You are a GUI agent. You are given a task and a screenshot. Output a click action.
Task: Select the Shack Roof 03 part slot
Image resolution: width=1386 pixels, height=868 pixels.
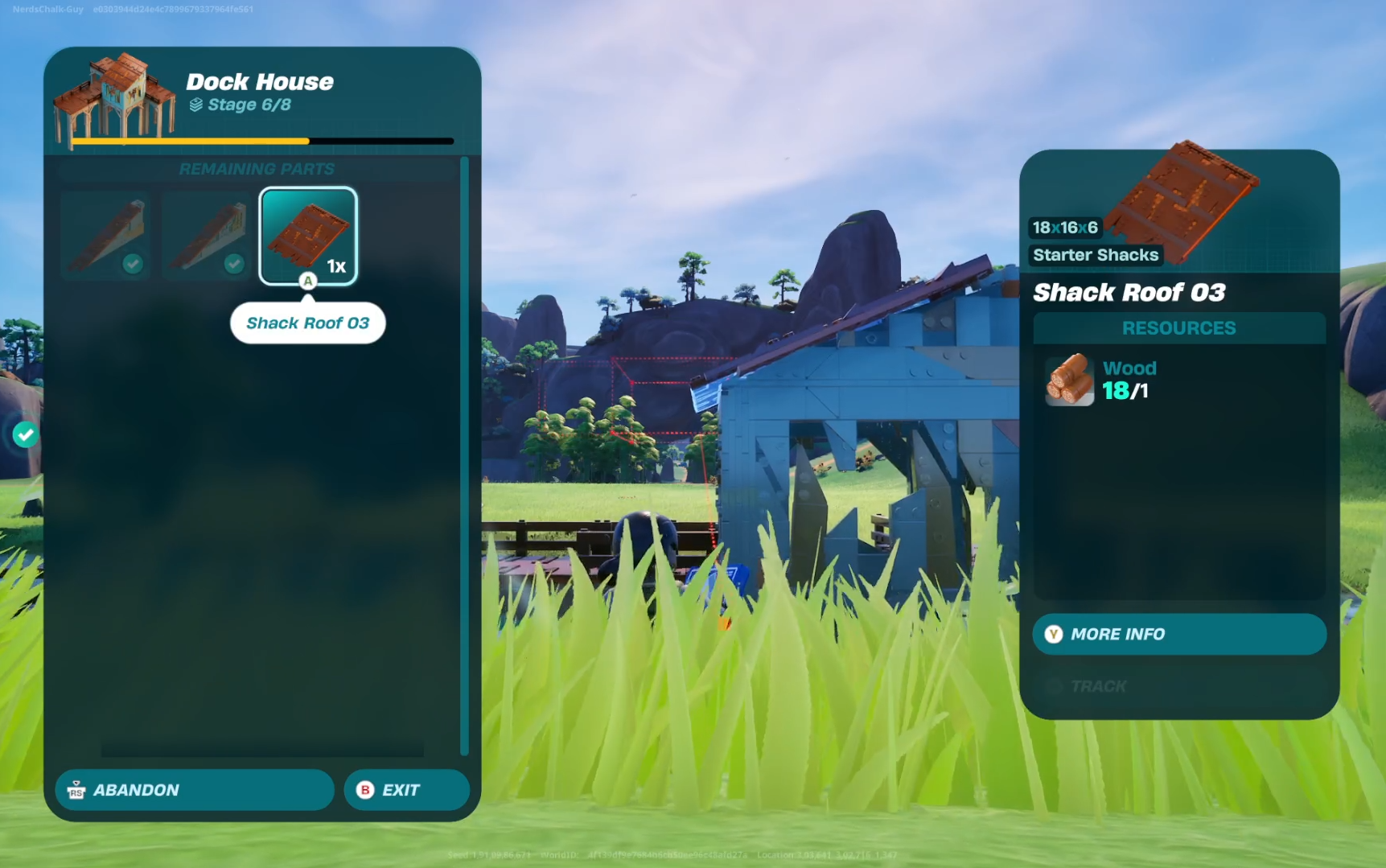[x=308, y=235]
